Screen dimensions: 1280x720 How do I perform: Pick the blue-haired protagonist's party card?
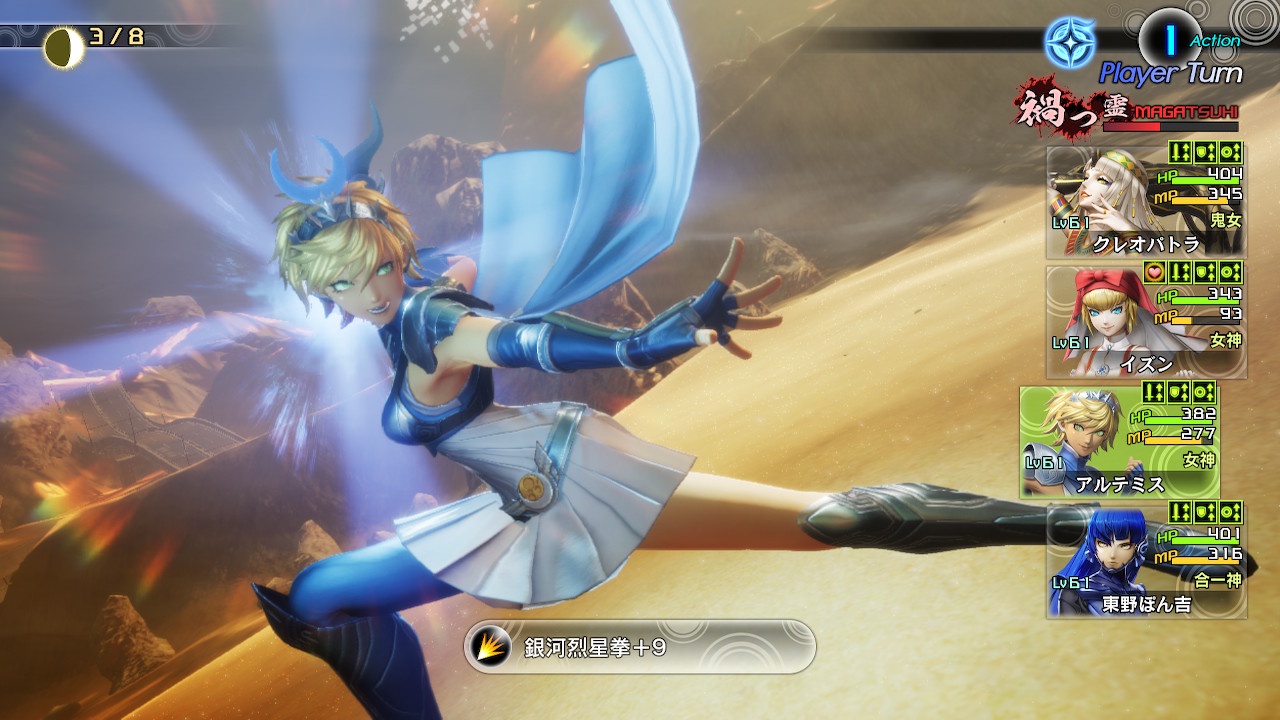(1146, 561)
